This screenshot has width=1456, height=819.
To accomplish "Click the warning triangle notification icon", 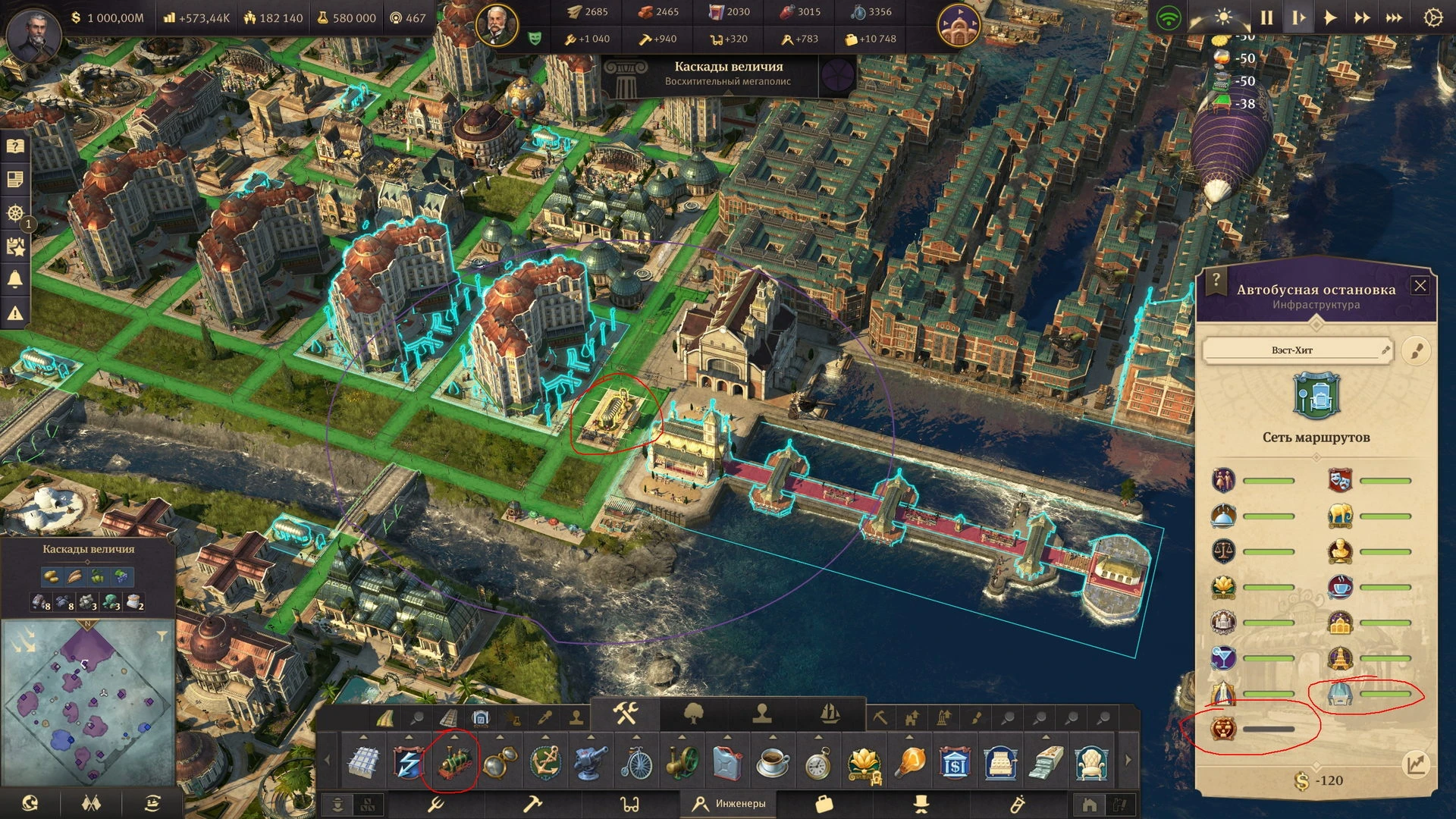I will pos(15,312).
